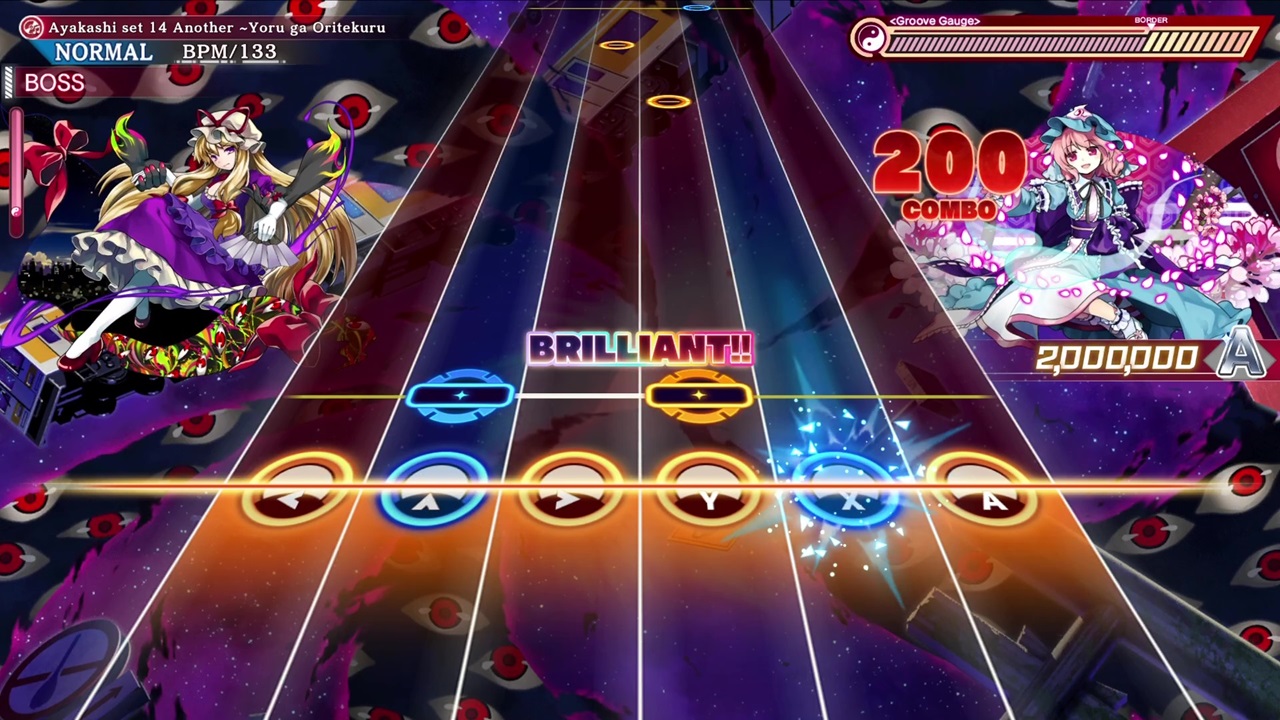The height and width of the screenshot is (720, 1280).
Task: Hit the A button lane receptor
Action: coord(993,495)
